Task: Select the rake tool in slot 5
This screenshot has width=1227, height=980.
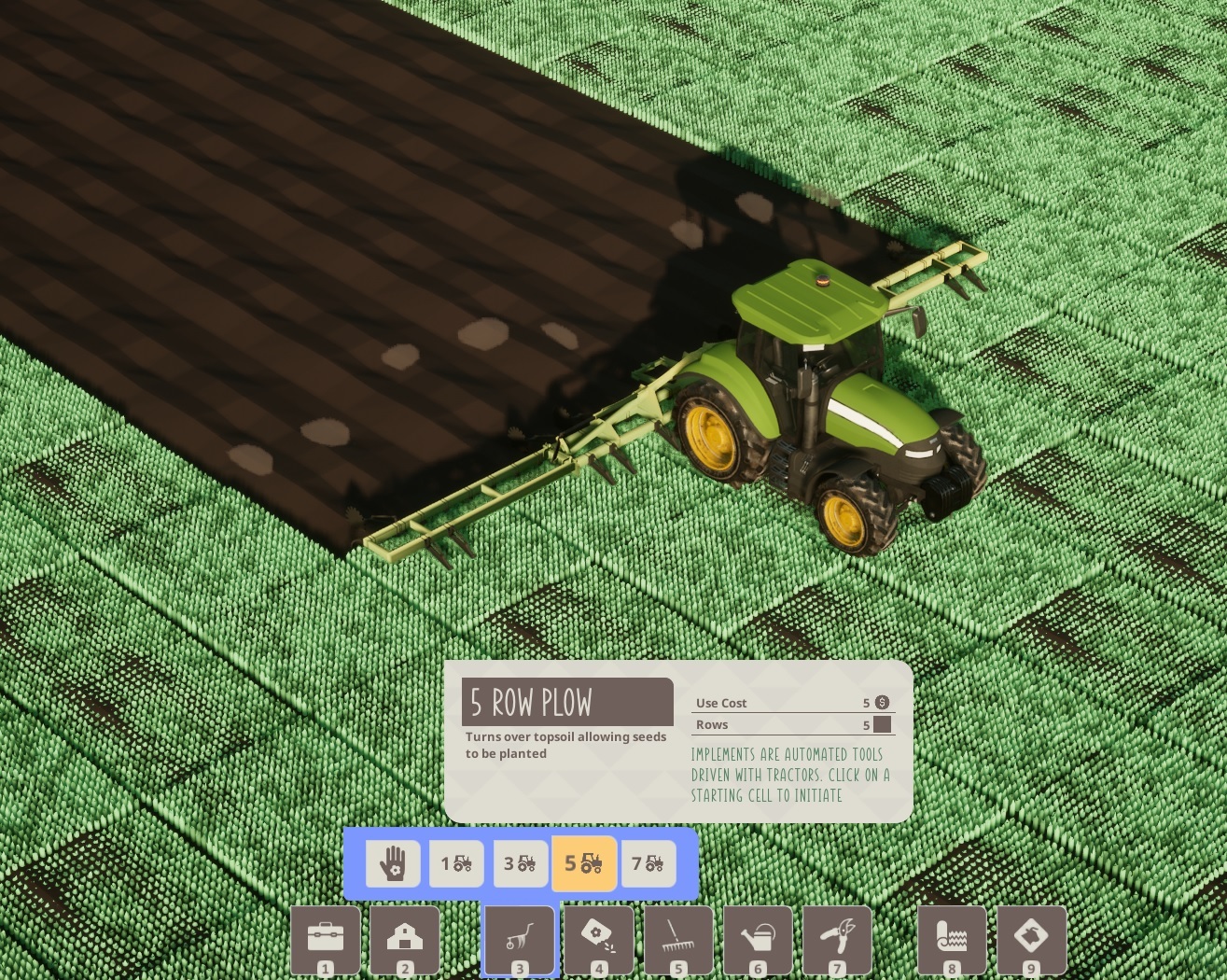Action: pos(679,940)
